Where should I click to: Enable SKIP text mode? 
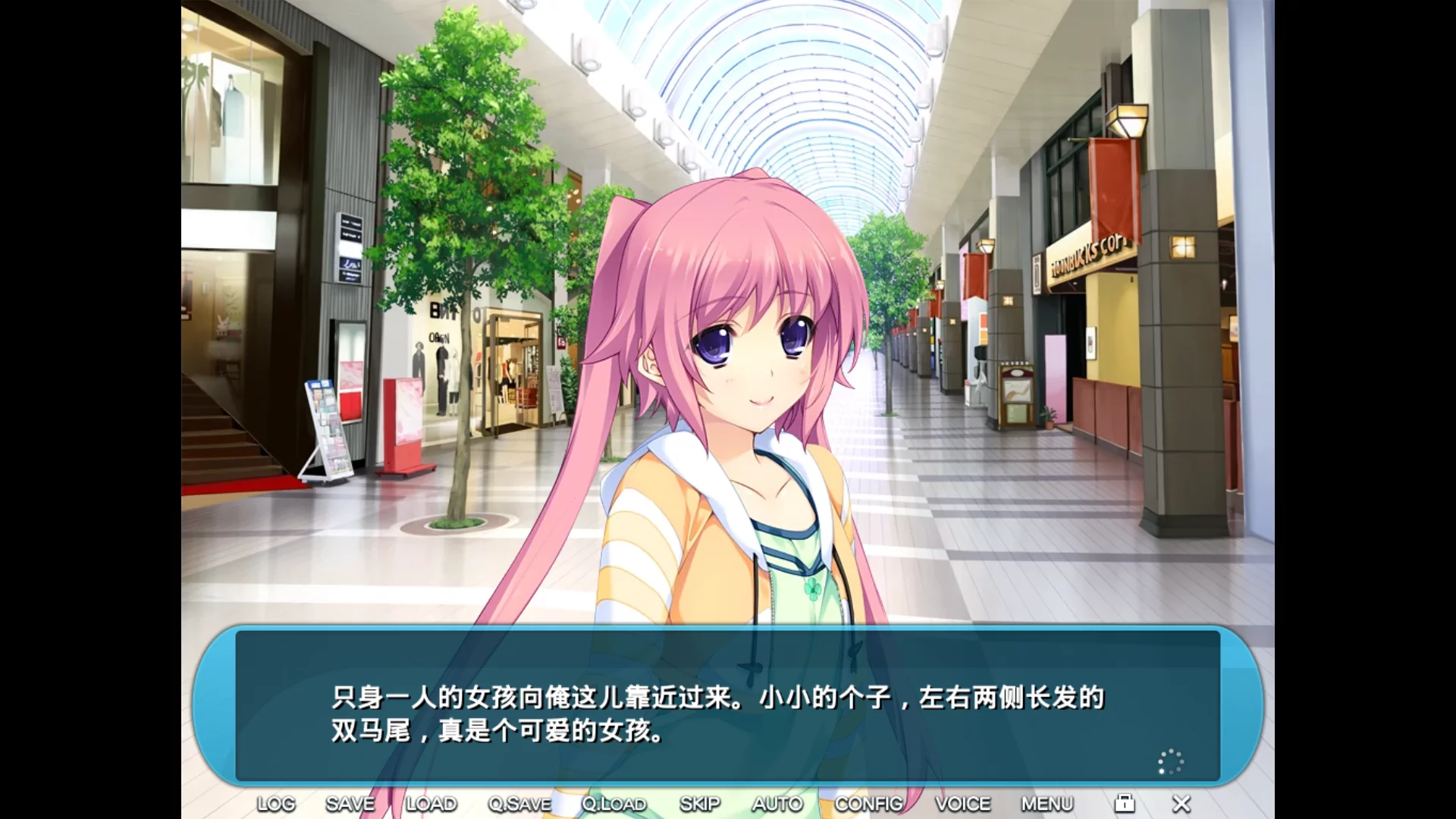(x=700, y=803)
